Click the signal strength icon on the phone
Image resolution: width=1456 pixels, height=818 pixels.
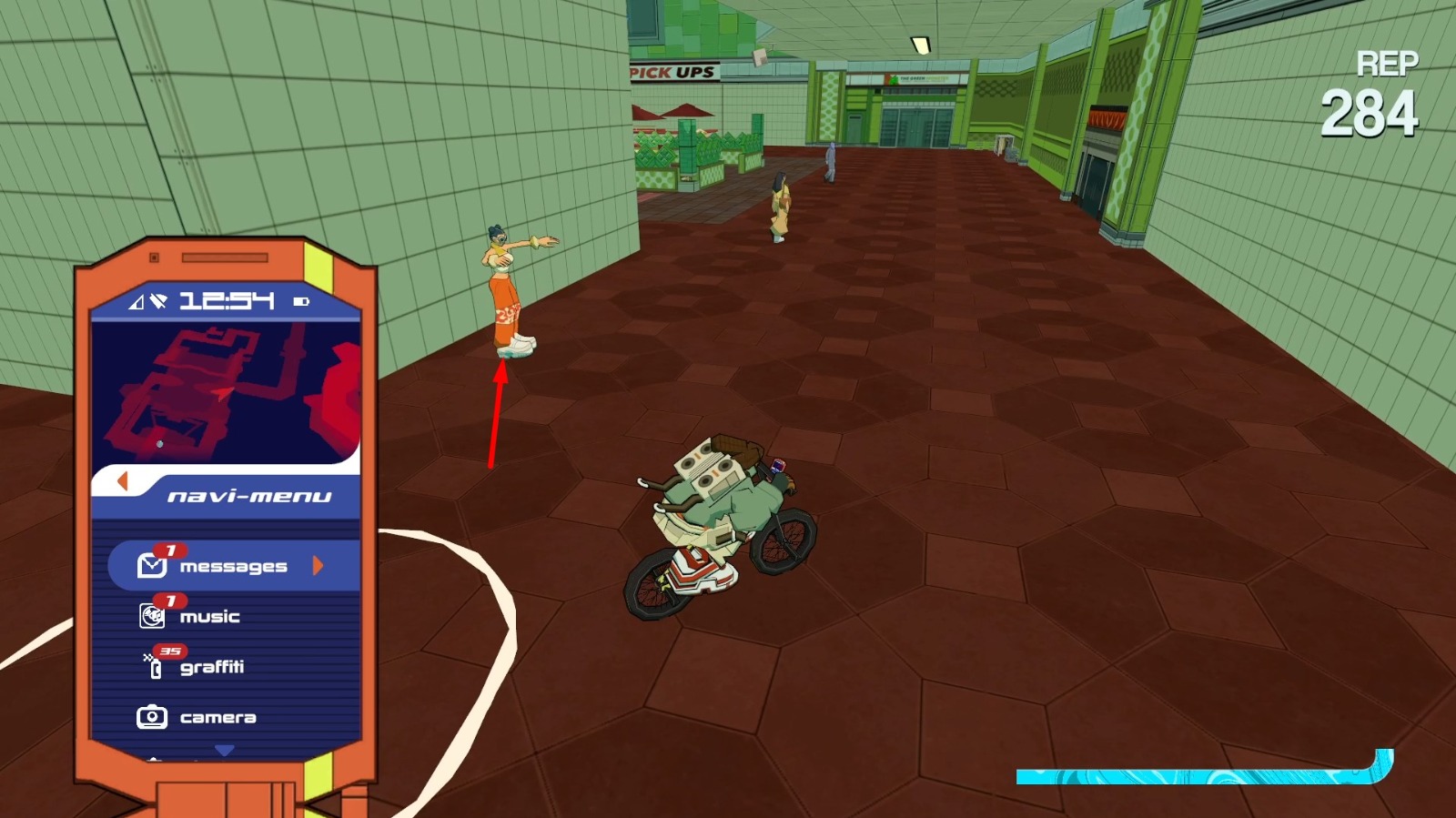coord(137,301)
